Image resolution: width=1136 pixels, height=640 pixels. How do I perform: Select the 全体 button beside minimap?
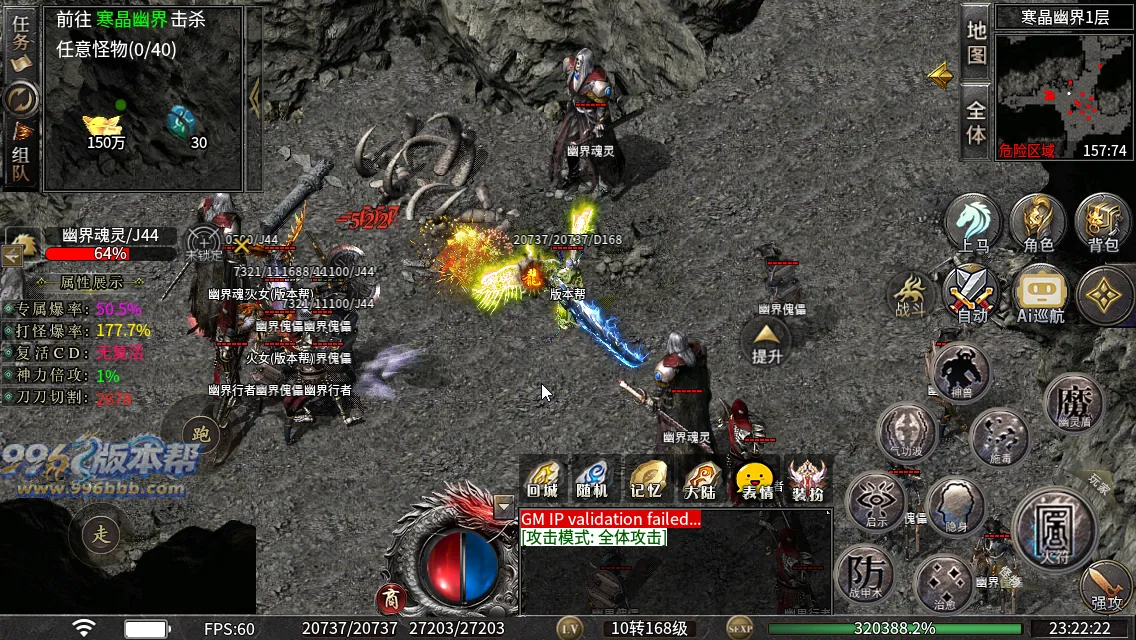(976, 120)
